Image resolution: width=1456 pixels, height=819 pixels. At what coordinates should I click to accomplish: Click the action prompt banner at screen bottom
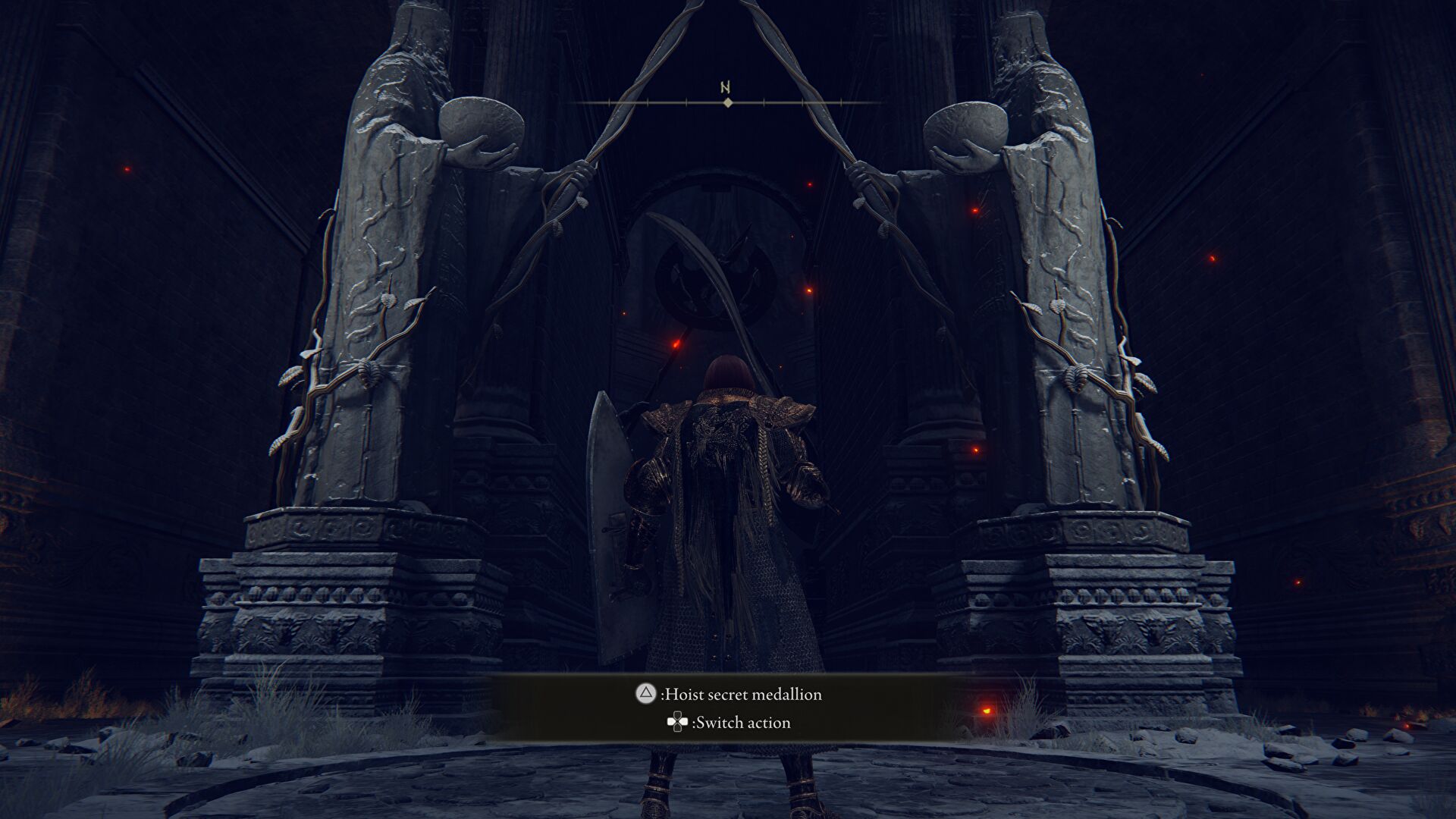(728, 708)
